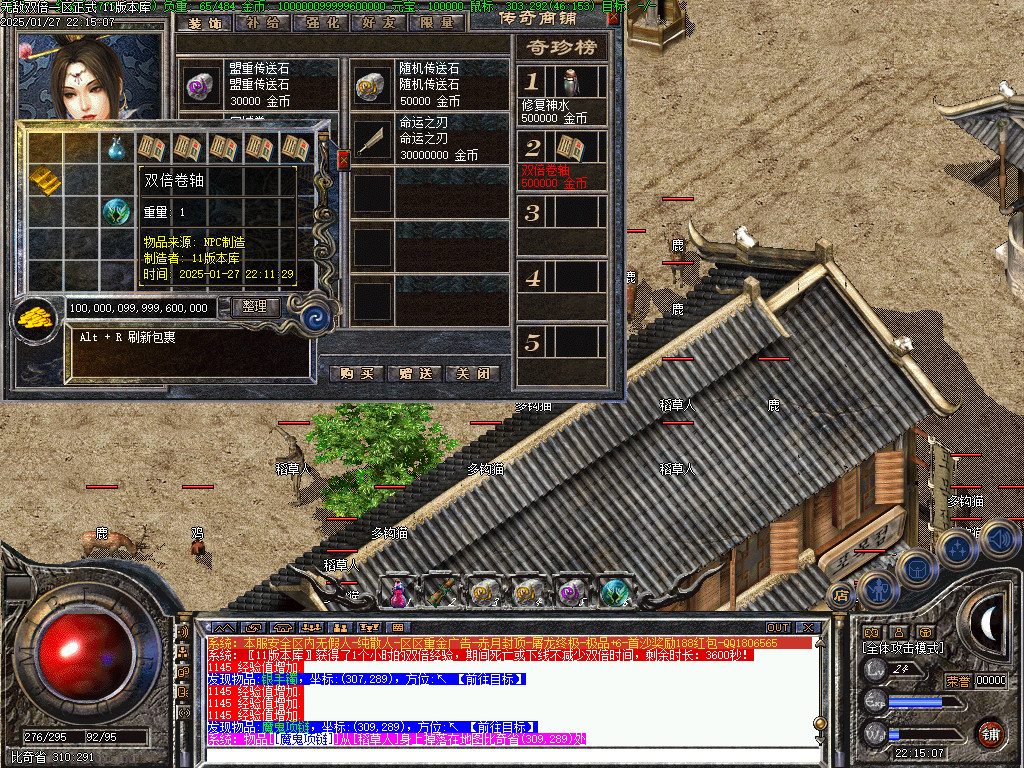Image resolution: width=1024 pixels, height=768 pixels.
Task: Select the gold bars in bag
Action: pos(44,180)
